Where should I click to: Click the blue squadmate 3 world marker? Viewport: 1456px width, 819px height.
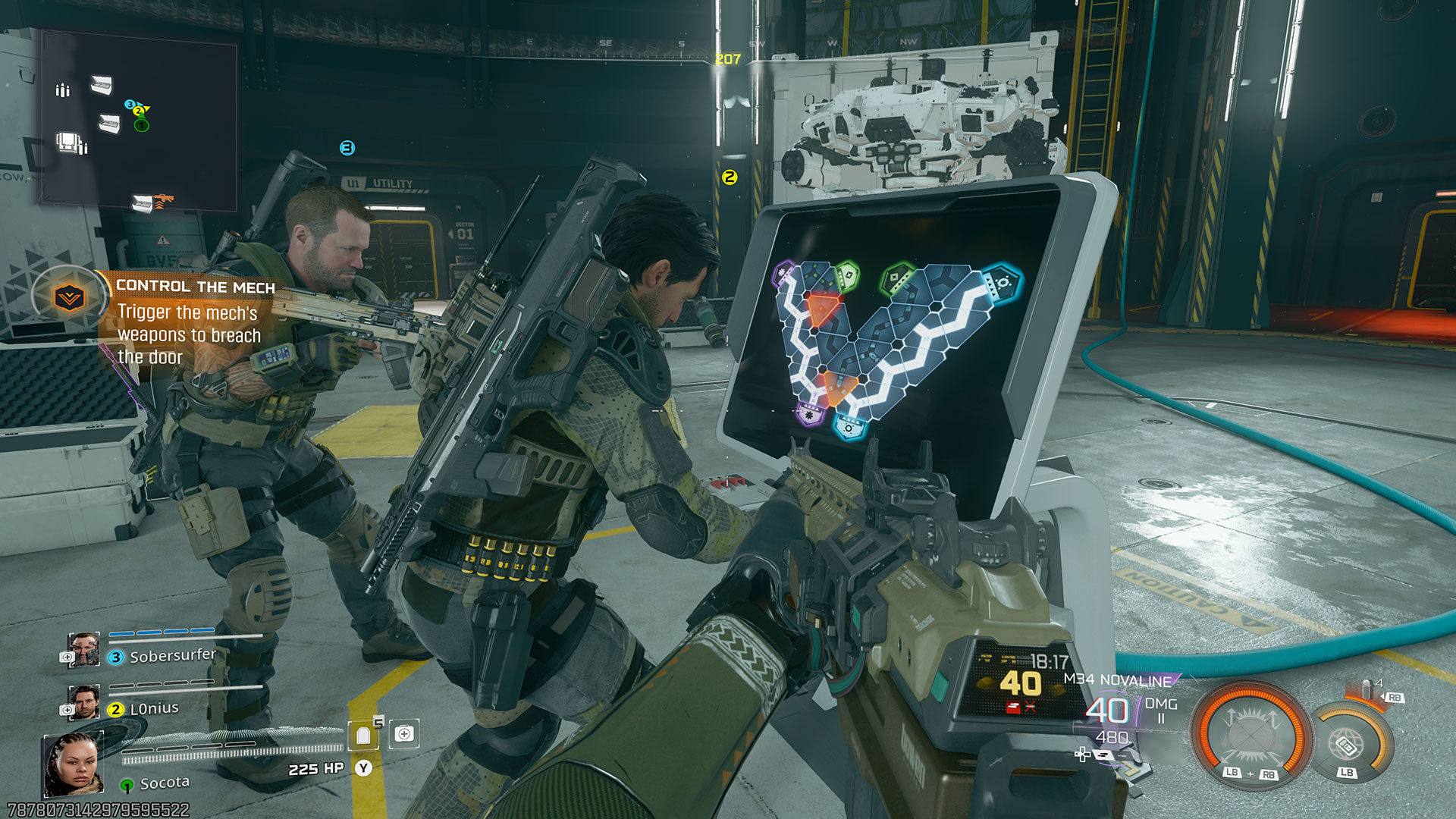[347, 148]
